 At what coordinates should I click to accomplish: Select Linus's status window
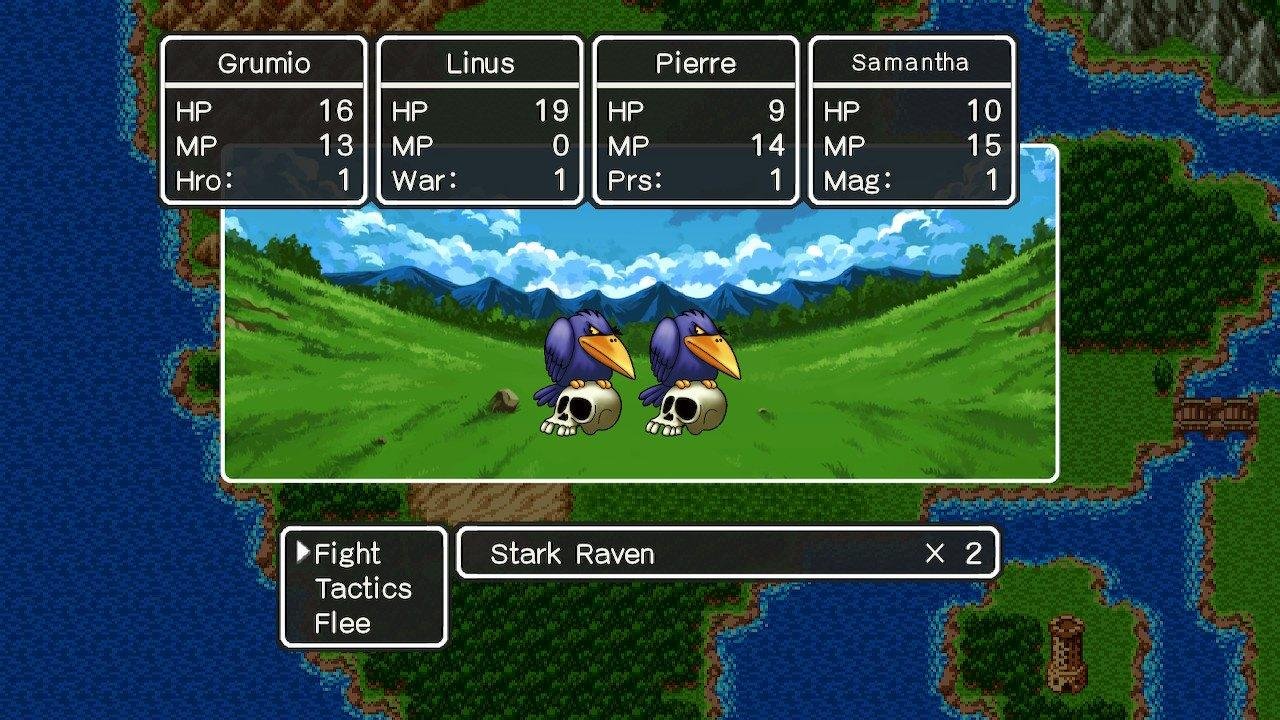point(479,118)
